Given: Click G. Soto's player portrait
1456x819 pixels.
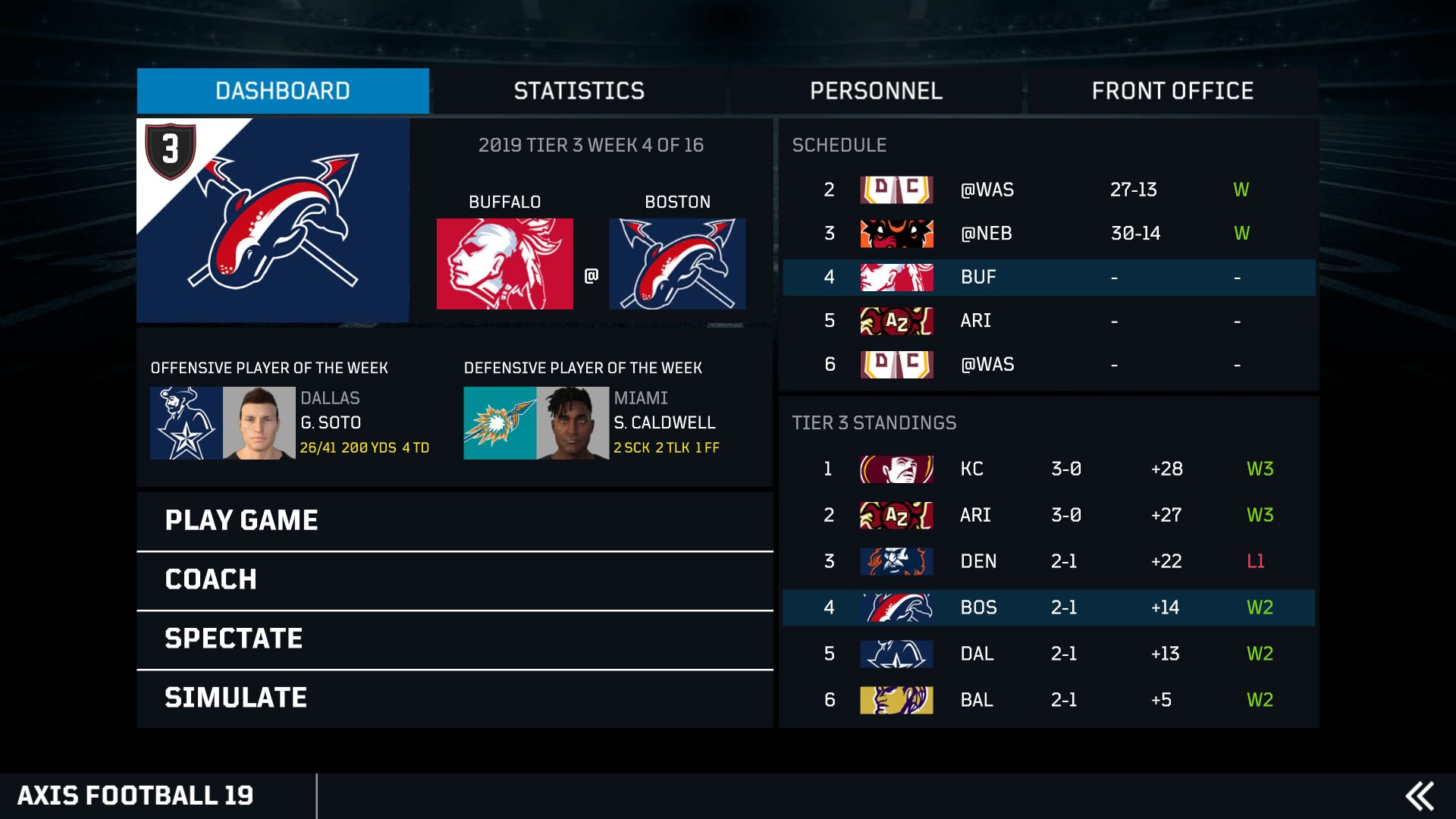Looking at the screenshot, I should (258, 422).
